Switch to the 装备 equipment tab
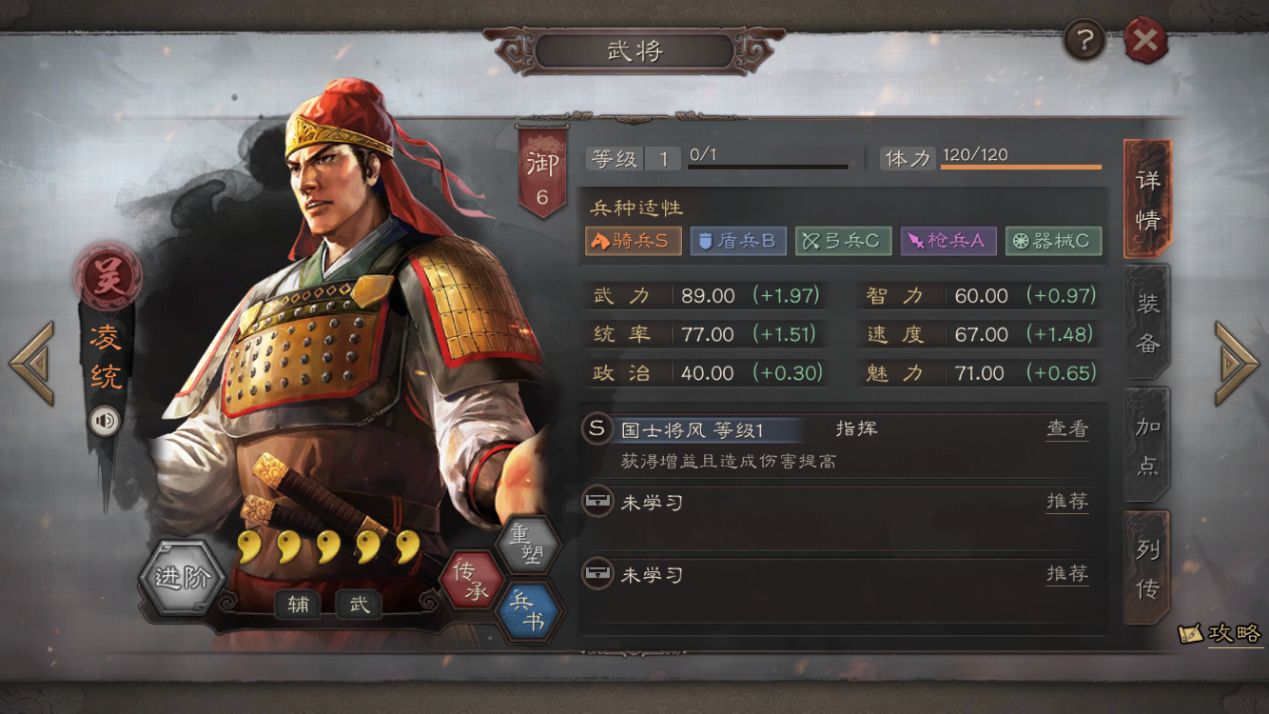The width and height of the screenshot is (1269, 714). click(1147, 323)
